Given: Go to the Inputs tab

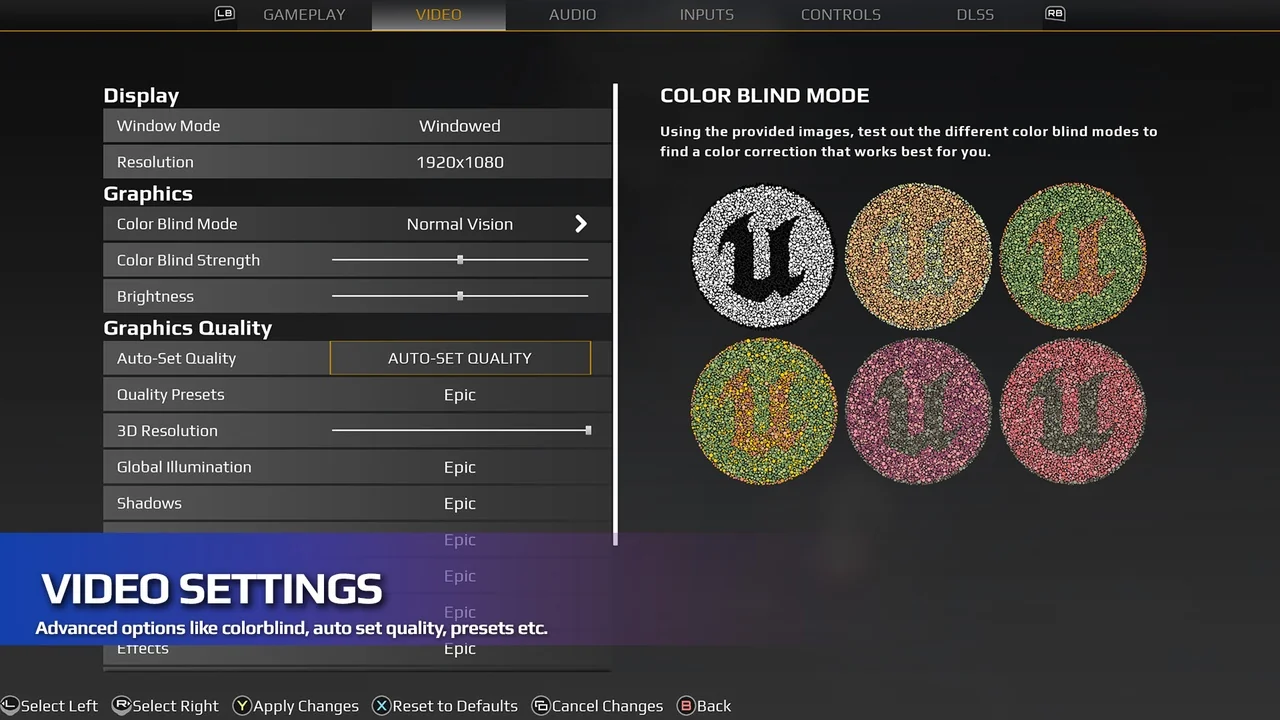Looking at the screenshot, I should click(x=706, y=15).
